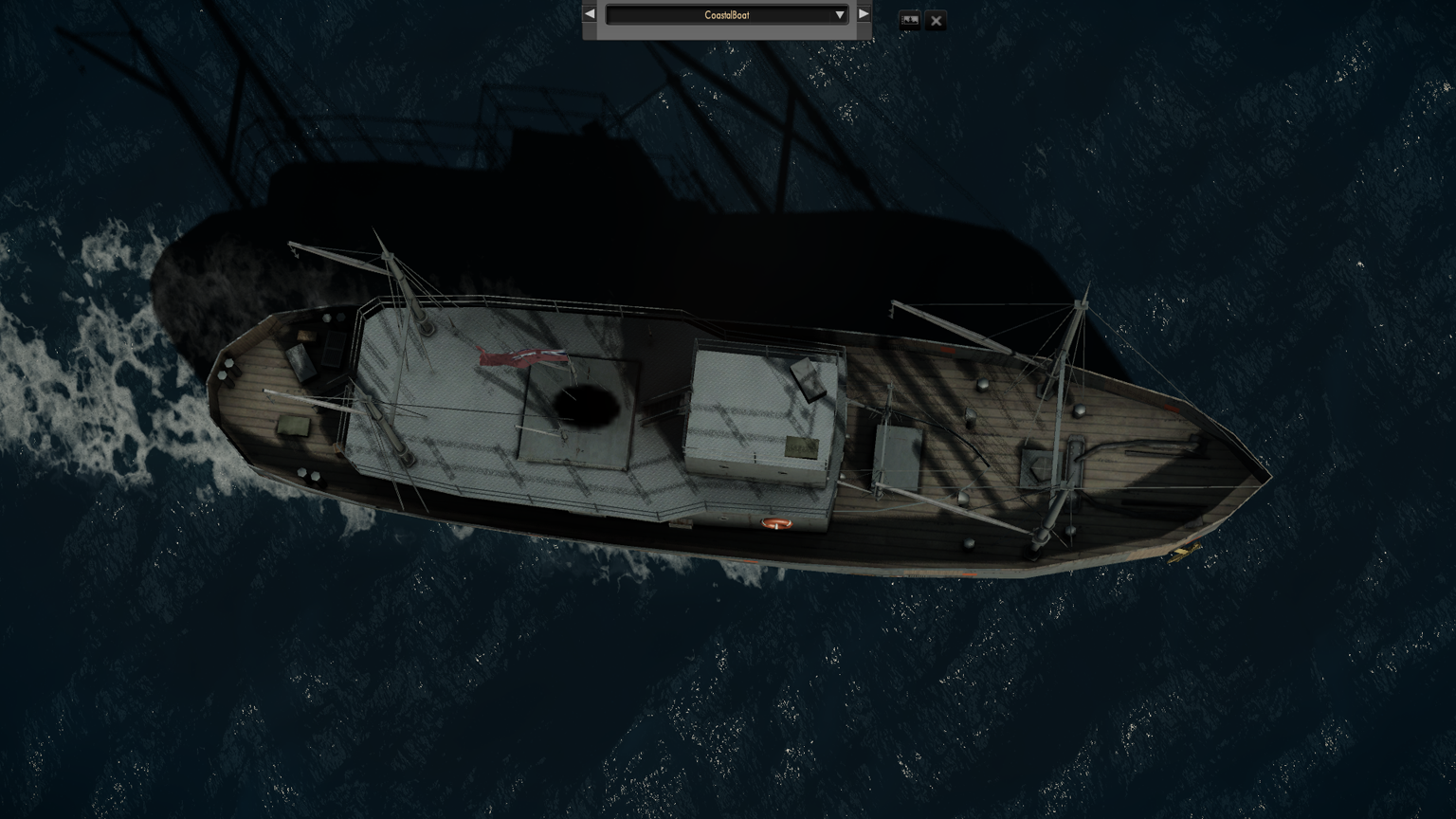Click the ship silhouette icon button
The image size is (1456, 819).
pyautogui.click(x=909, y=20)
